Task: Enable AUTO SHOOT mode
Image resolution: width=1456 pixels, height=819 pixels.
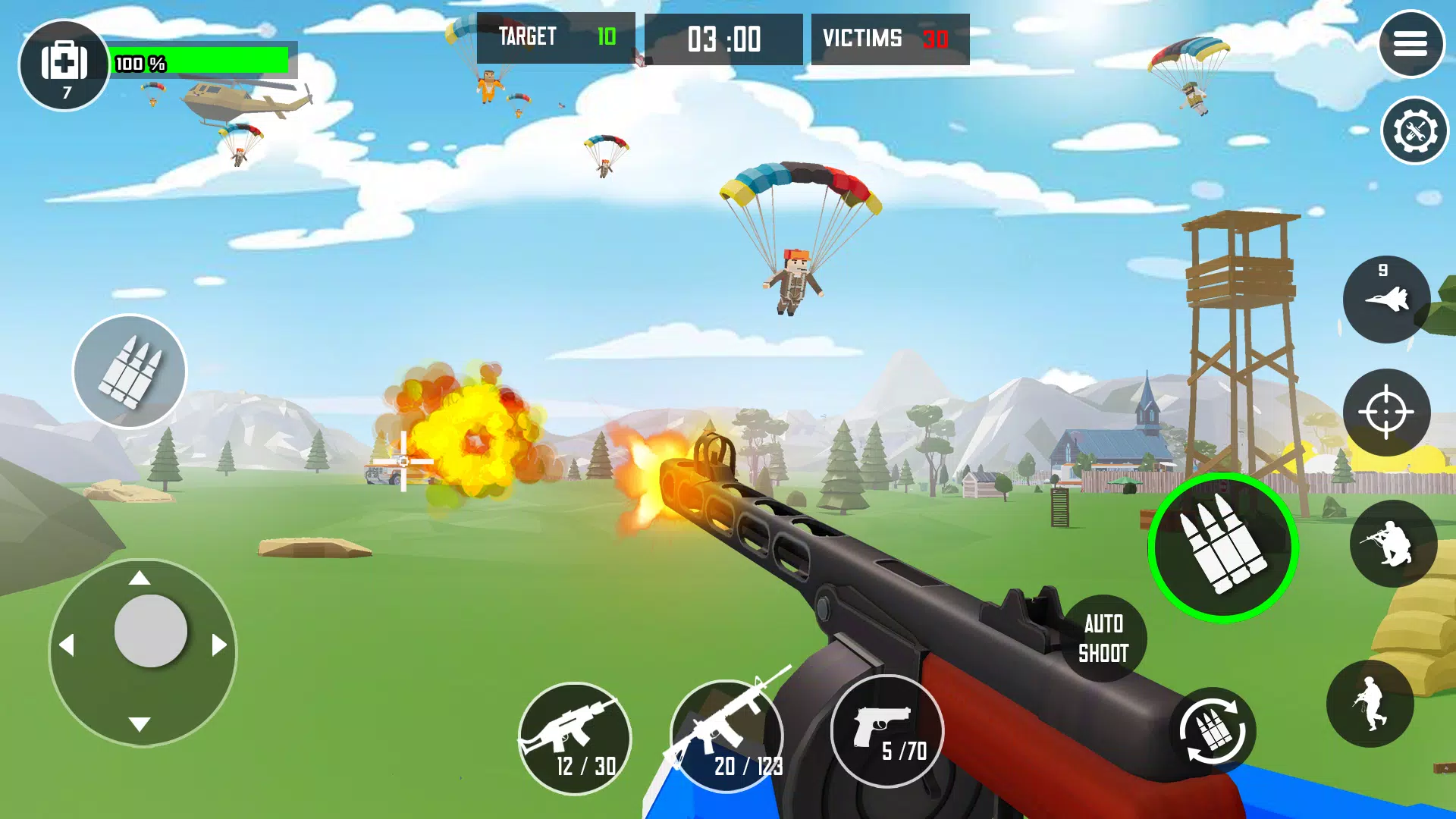Action: (x=1104, y=637)
